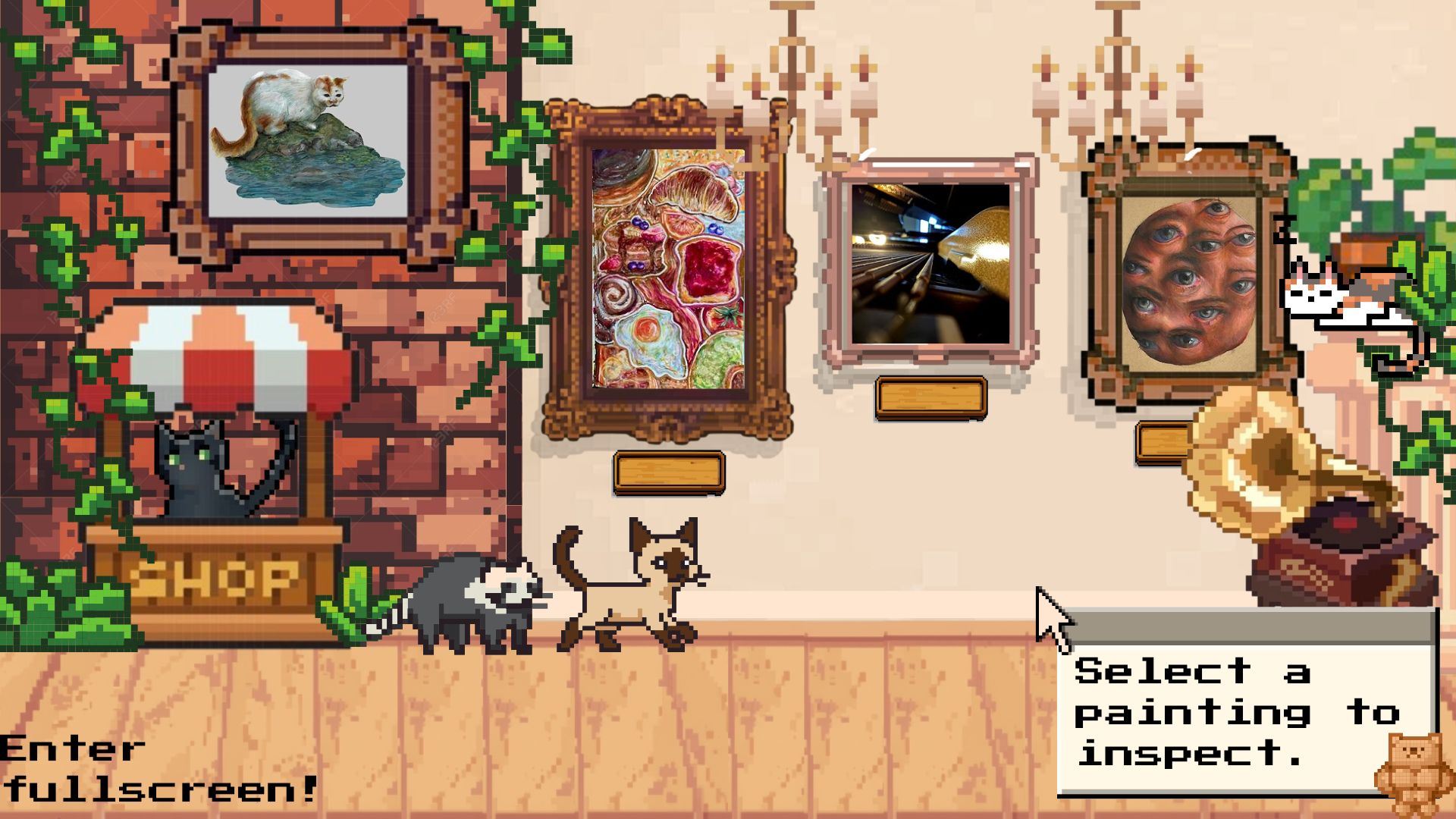Inspect the breakfast food painting
The height and width of the screenshot is (819, 1456).
point(667,268)
